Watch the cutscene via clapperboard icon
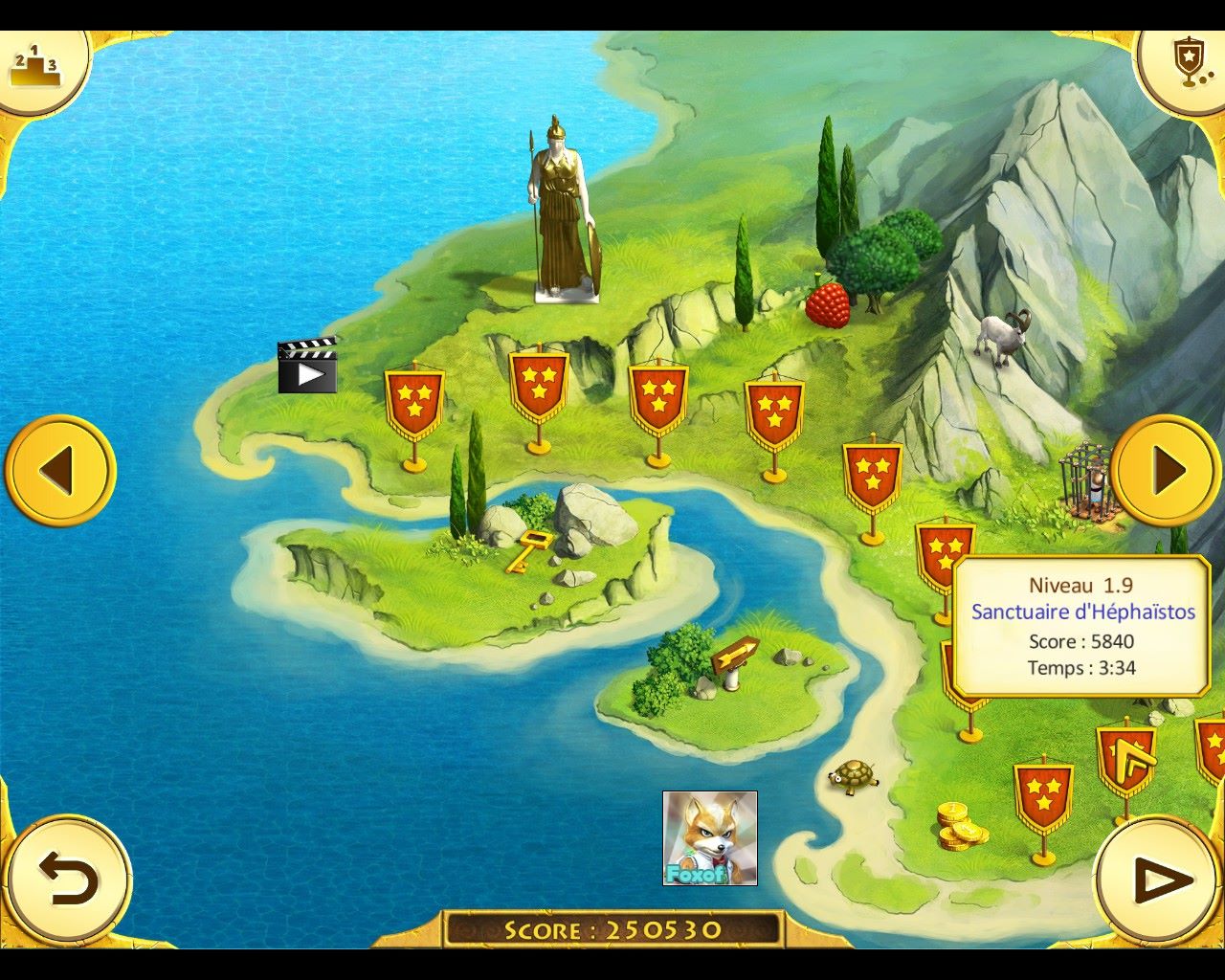Screen dimensions: 1225x980 pyautogui.click(x=307, y=367)
